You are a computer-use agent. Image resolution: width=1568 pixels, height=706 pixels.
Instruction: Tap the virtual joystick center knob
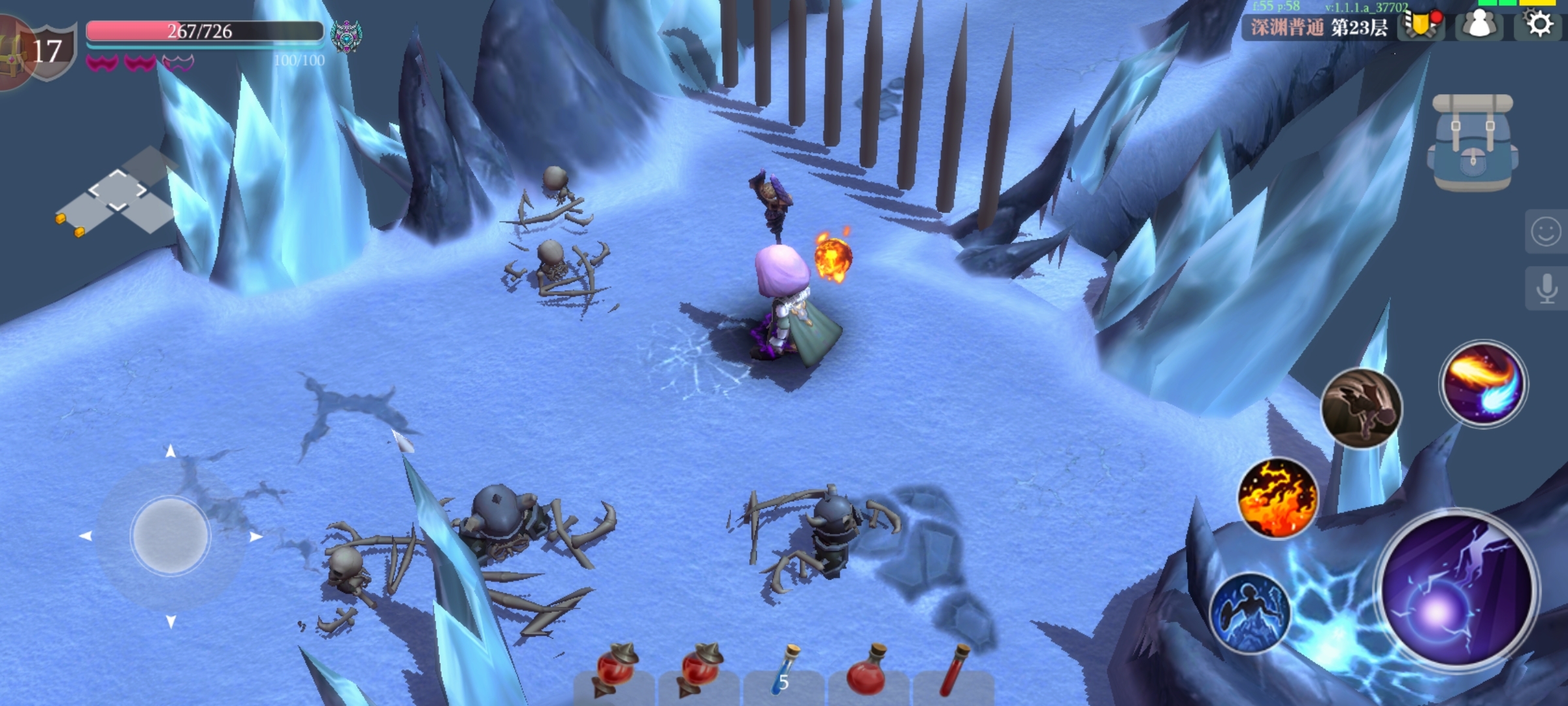(x=171, y=536)
